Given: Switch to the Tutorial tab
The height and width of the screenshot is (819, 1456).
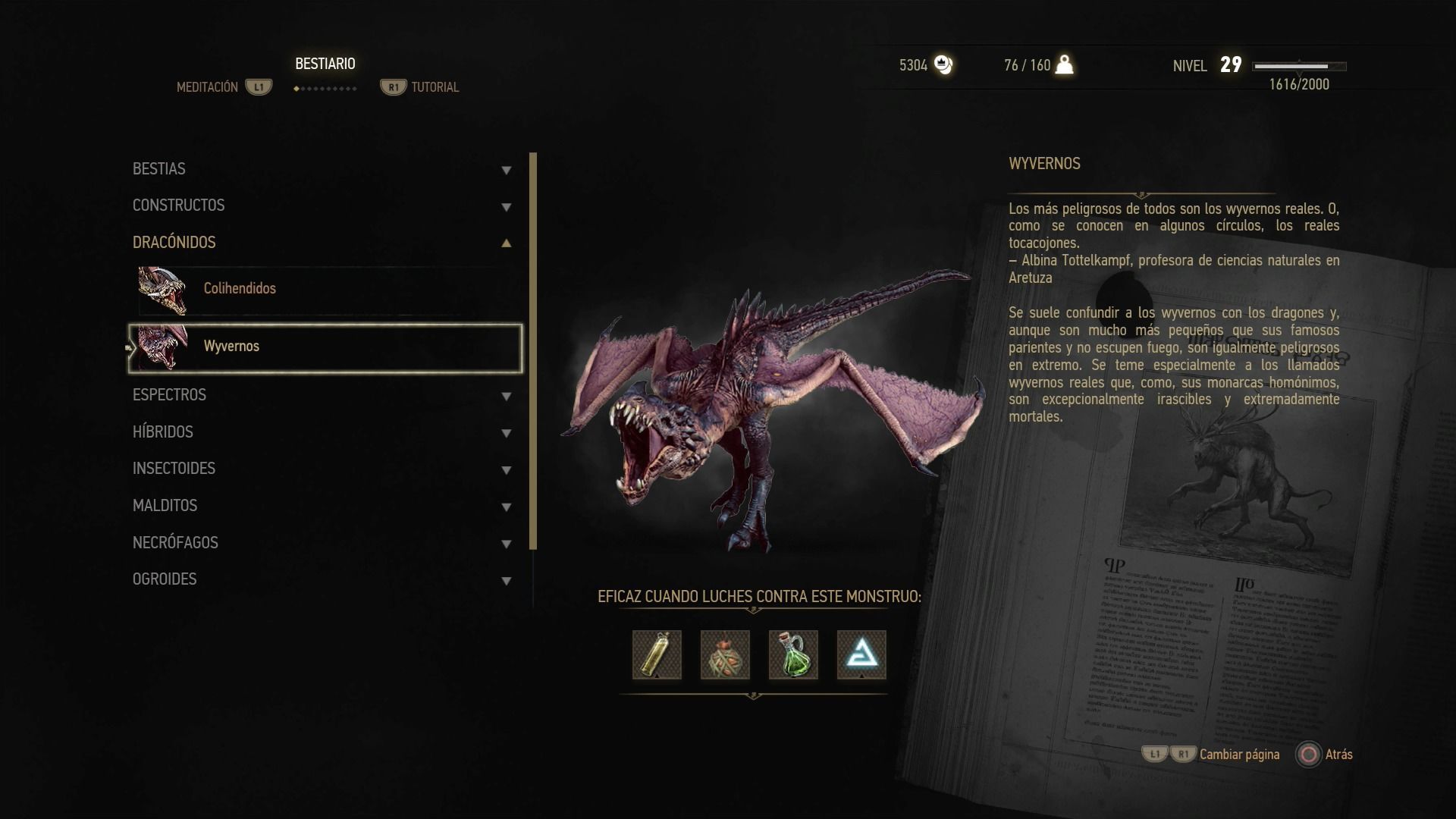Looking at the screenshot, I should [x=435, y=87].
